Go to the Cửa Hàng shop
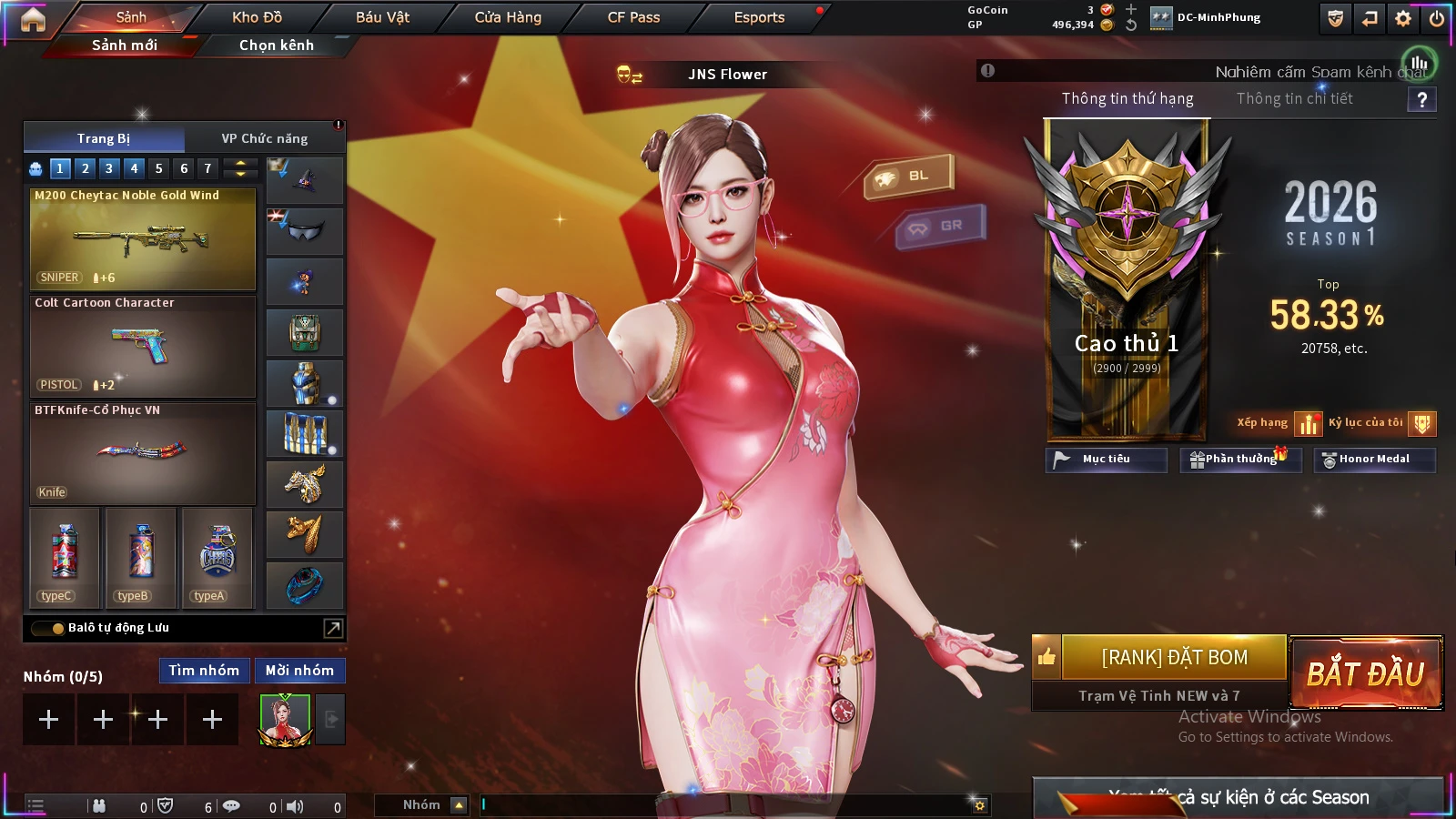 [x=508, y=17]
